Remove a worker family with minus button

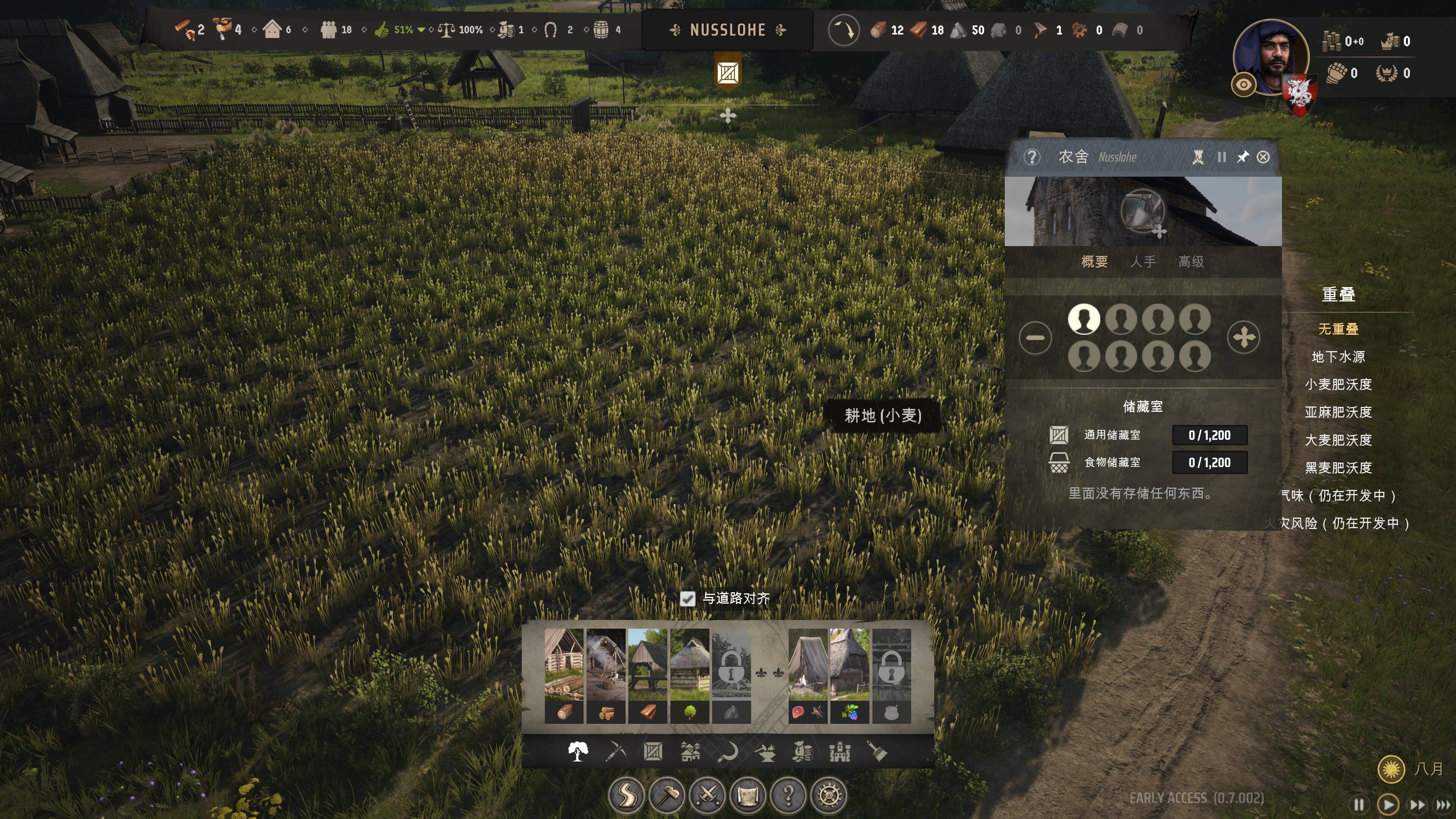click(x=1035, y=338)
